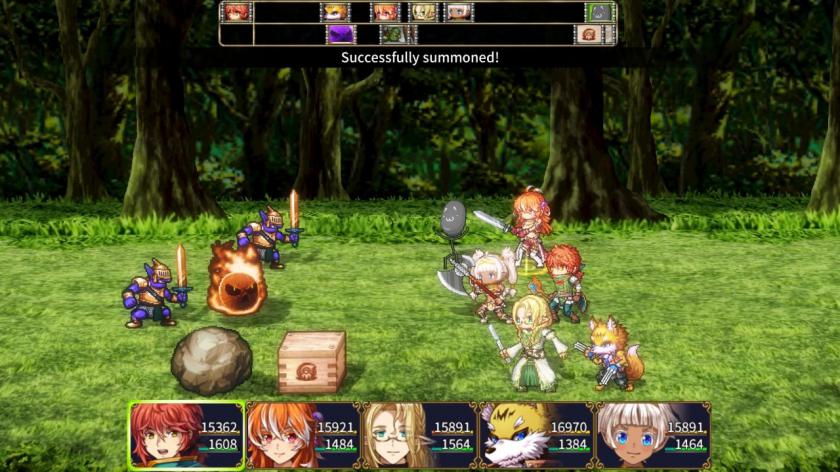Choose the orange-haired girl's party panel
Image resolution: width=840 pixels, height=472 pixels.
coord(303,435)
